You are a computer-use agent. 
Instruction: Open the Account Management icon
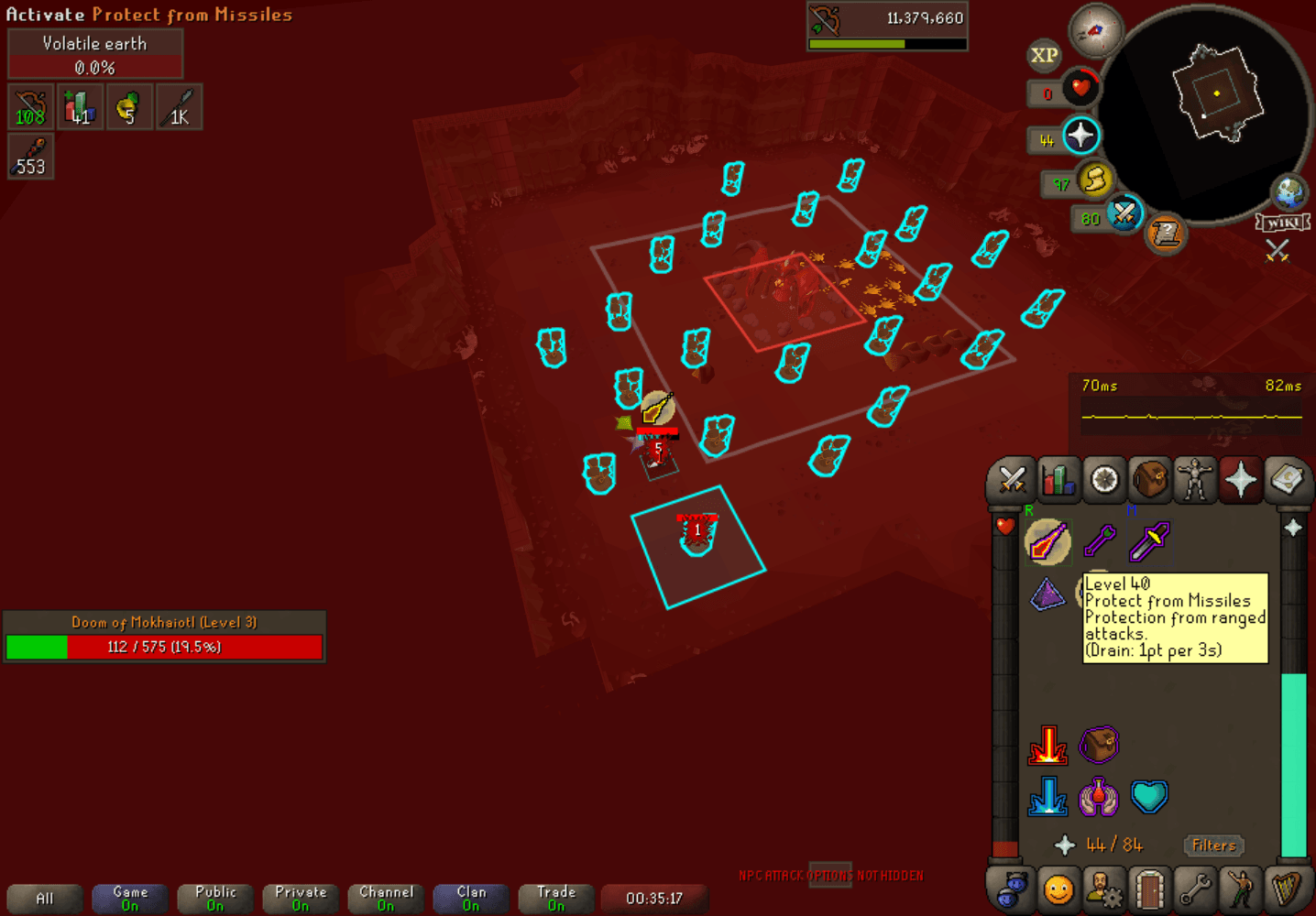pos(1104,888)
